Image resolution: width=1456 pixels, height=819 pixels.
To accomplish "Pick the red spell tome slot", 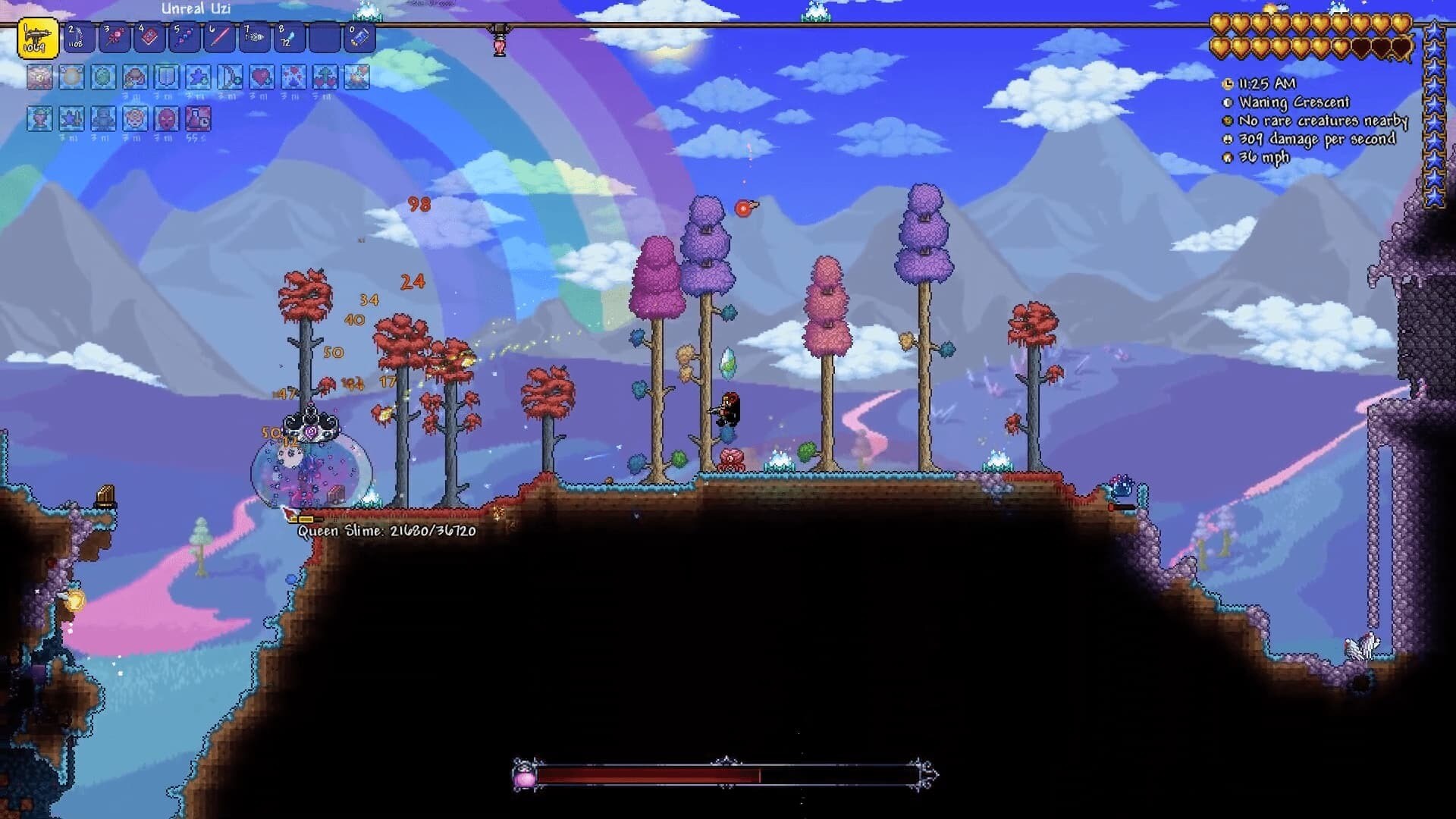I will coord(149,37).
